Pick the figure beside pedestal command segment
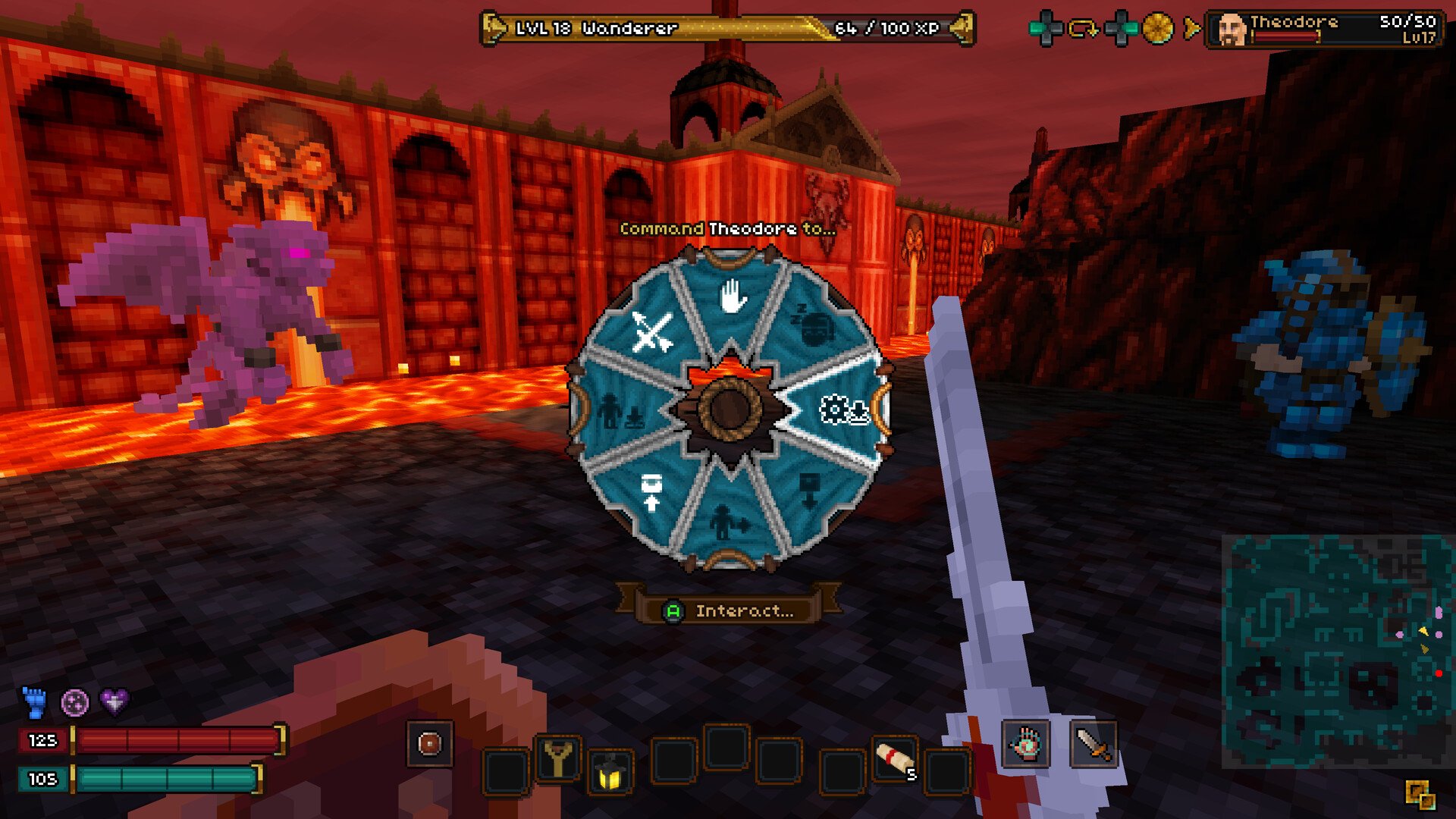 620,412
